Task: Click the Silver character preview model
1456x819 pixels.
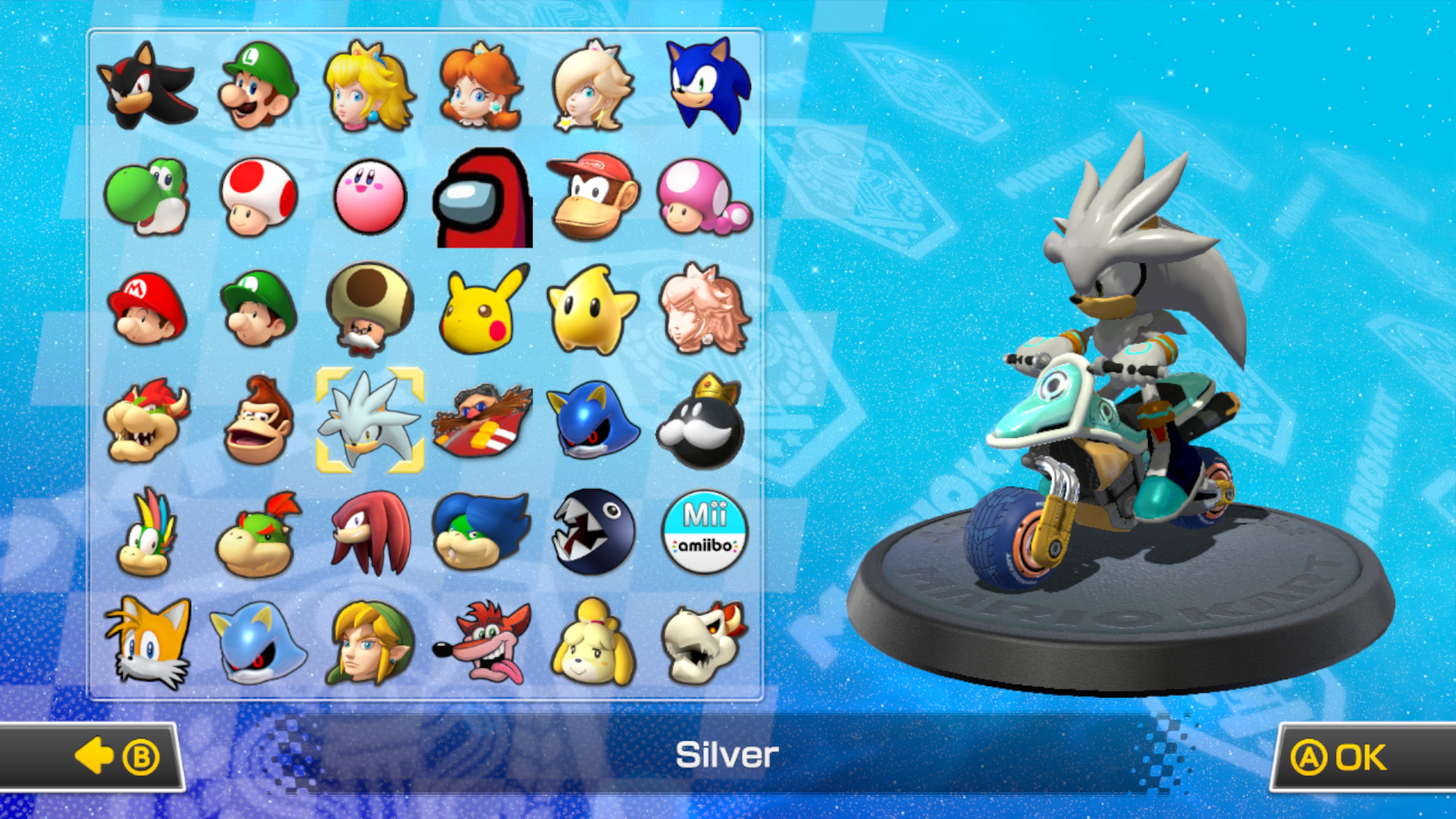Action: [1123, 364]
